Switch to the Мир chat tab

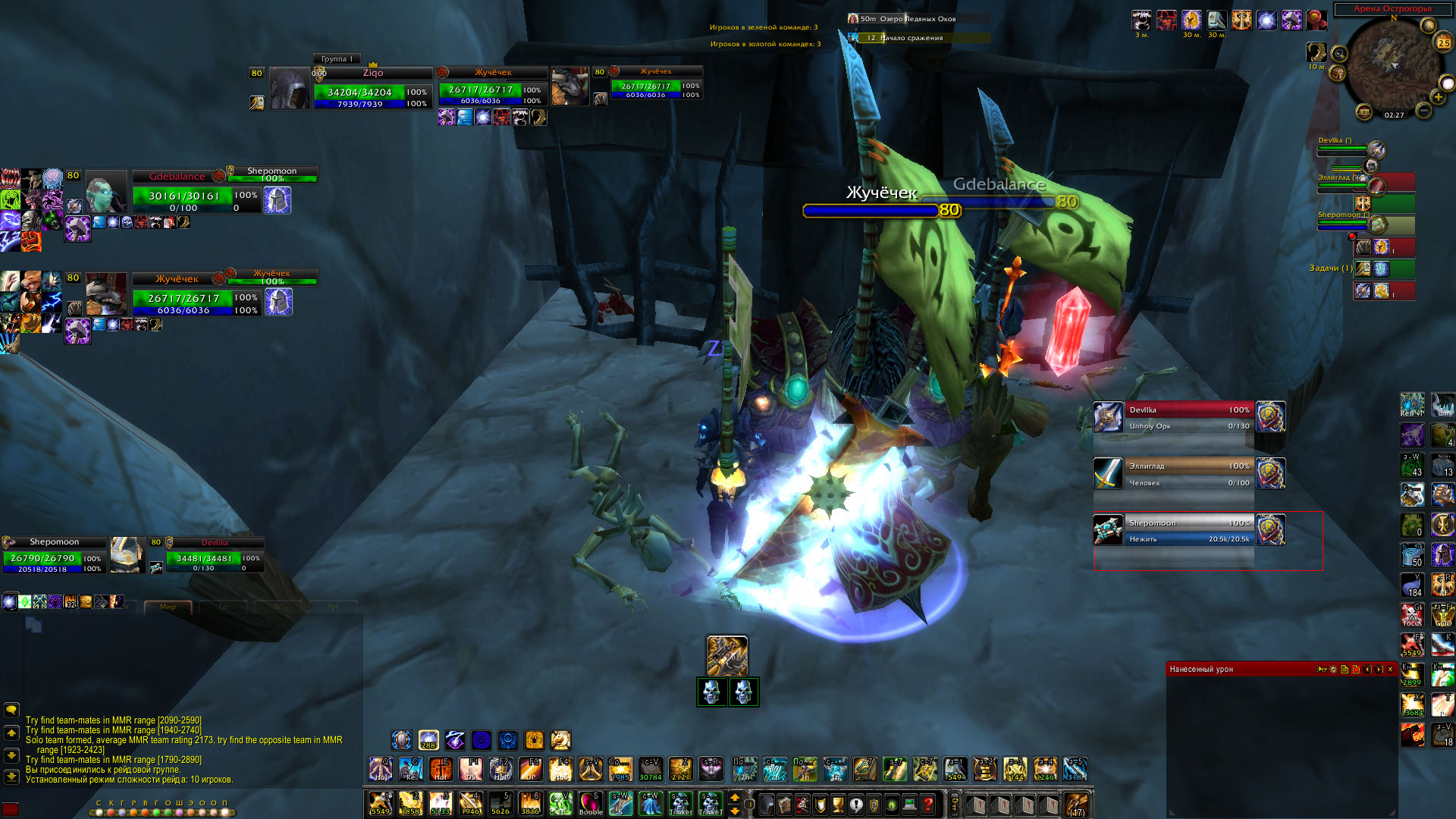pyautogui.click(x=168, y=607)
